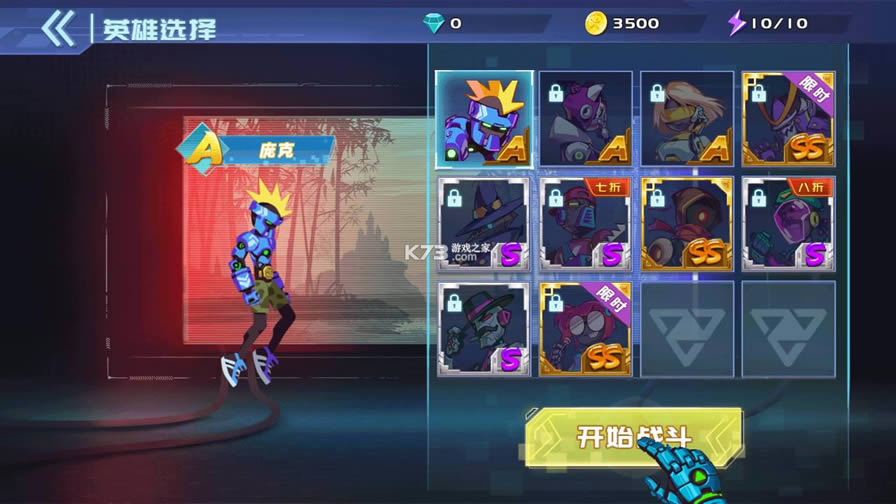The height and width of the screenshot is (504, 896).
Task: Start the battle with 开始战斗
Action: 633,437
